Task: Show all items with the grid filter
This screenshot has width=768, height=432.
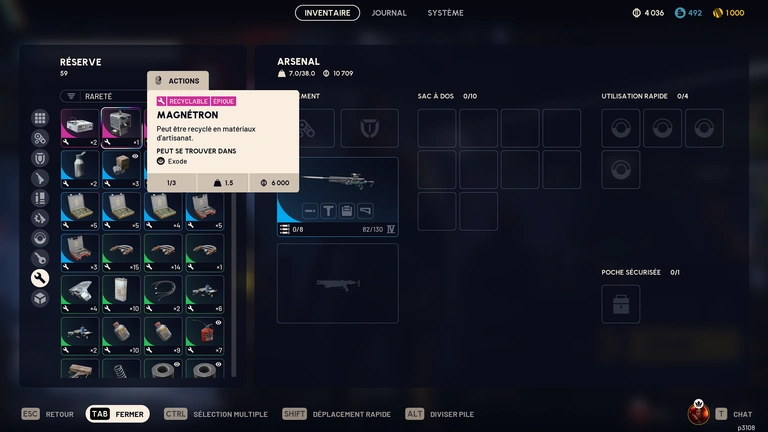Action: [x=40, y=118]
